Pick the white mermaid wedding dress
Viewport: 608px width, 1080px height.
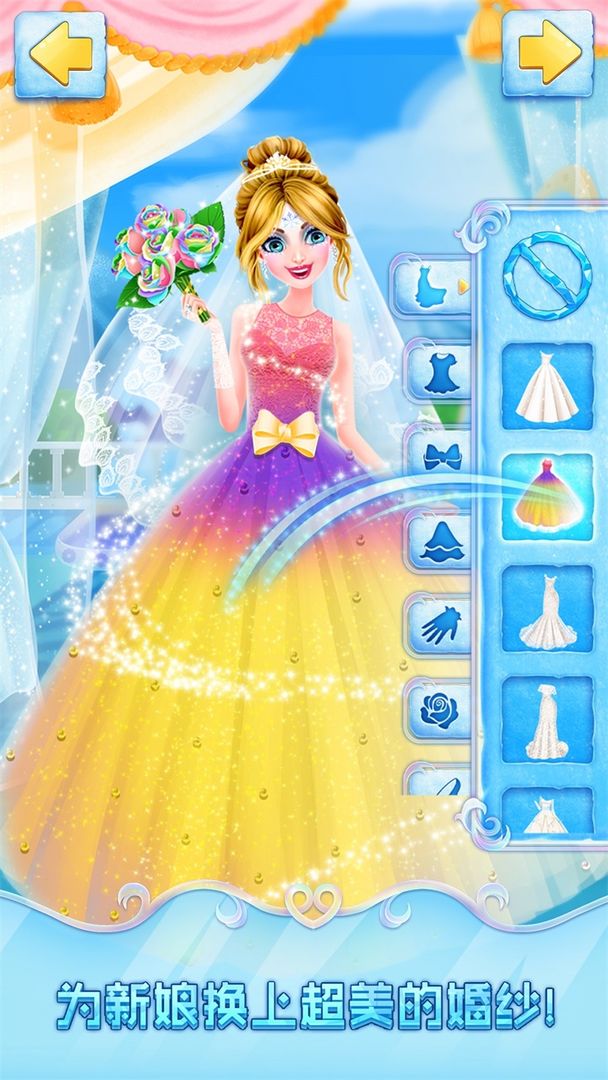546,609
